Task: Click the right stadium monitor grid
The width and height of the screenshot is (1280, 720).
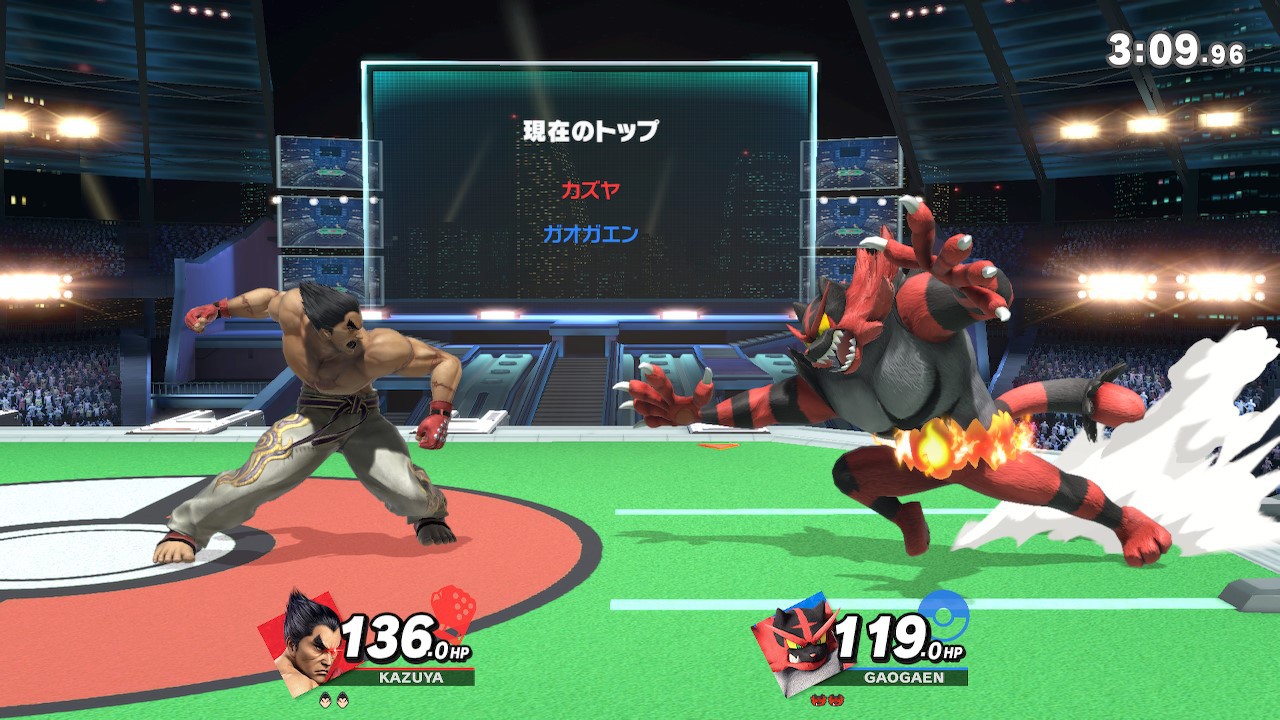Action: (855, 175)
